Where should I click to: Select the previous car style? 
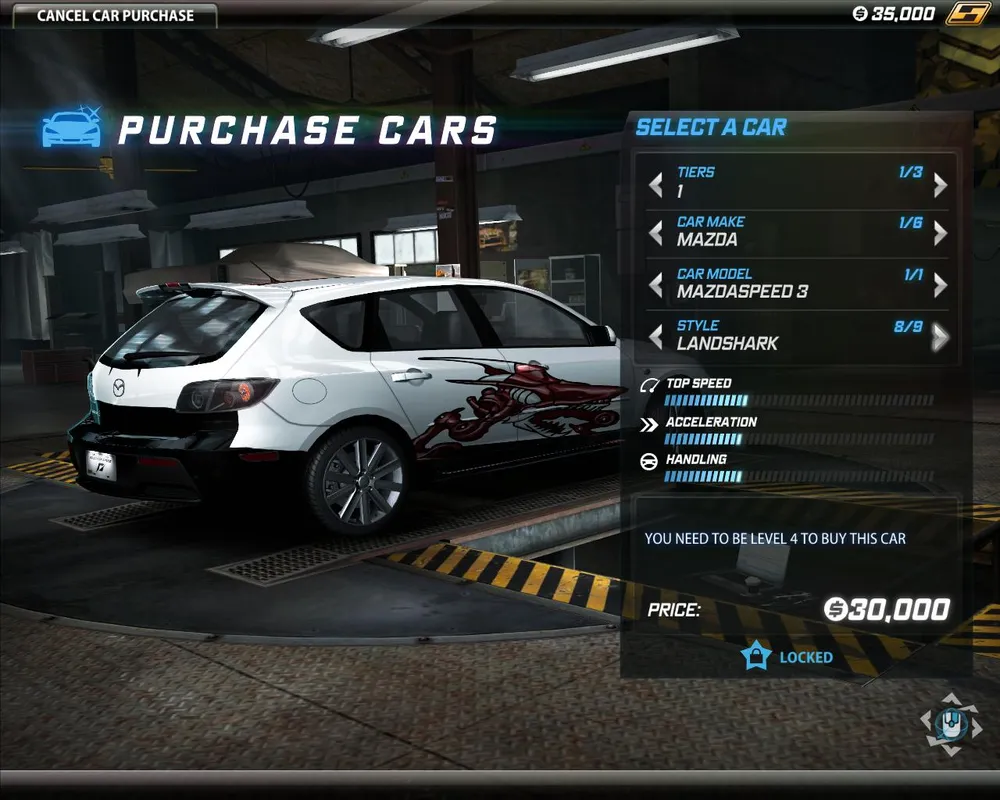(x=656, y=338)
